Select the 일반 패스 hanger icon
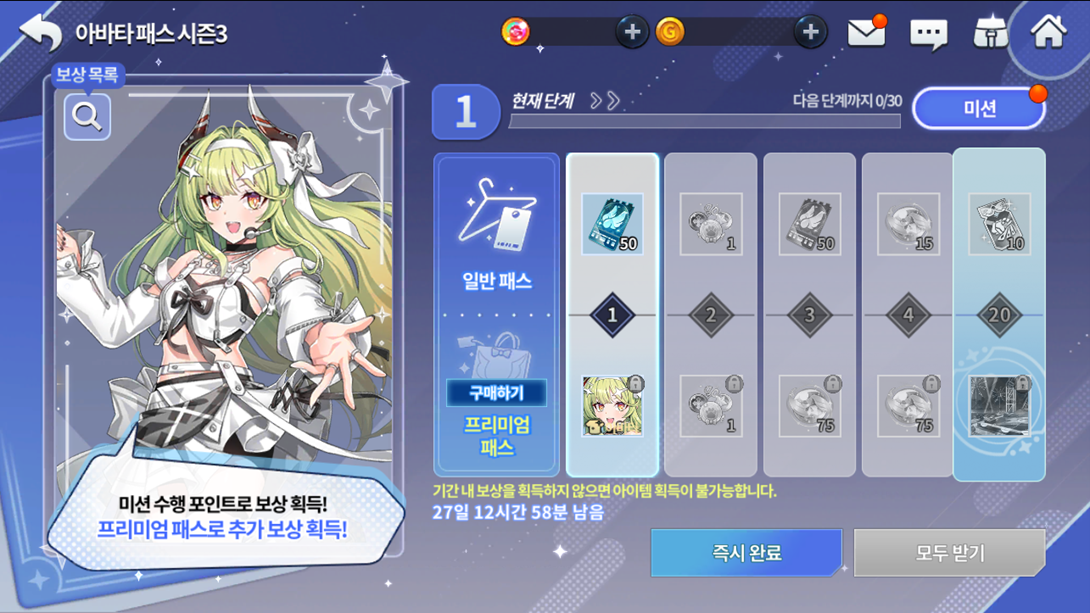The height and width of the screenshot is (613, 1090). (497, 215)
